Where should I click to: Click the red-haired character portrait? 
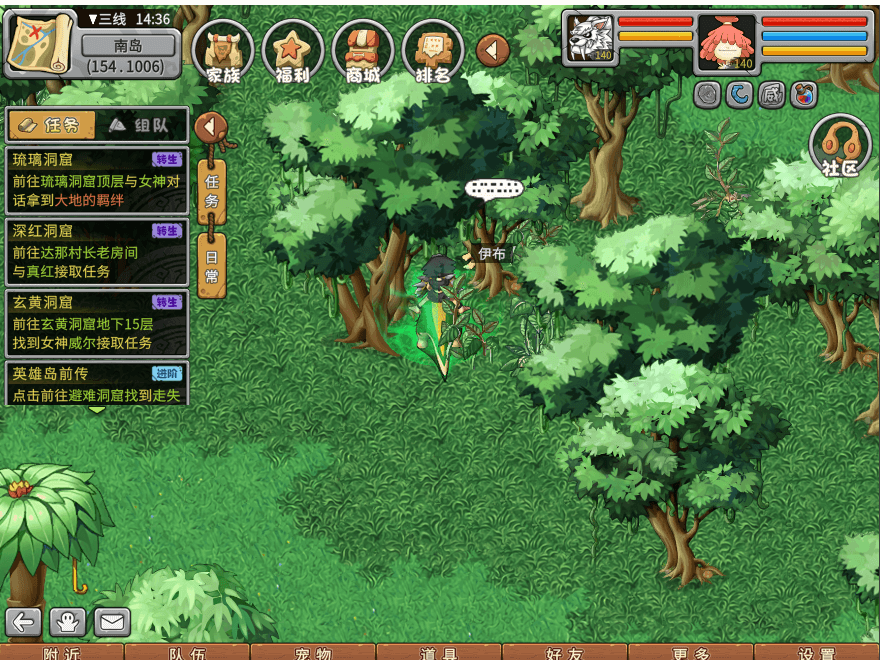[x=726, y=42]
